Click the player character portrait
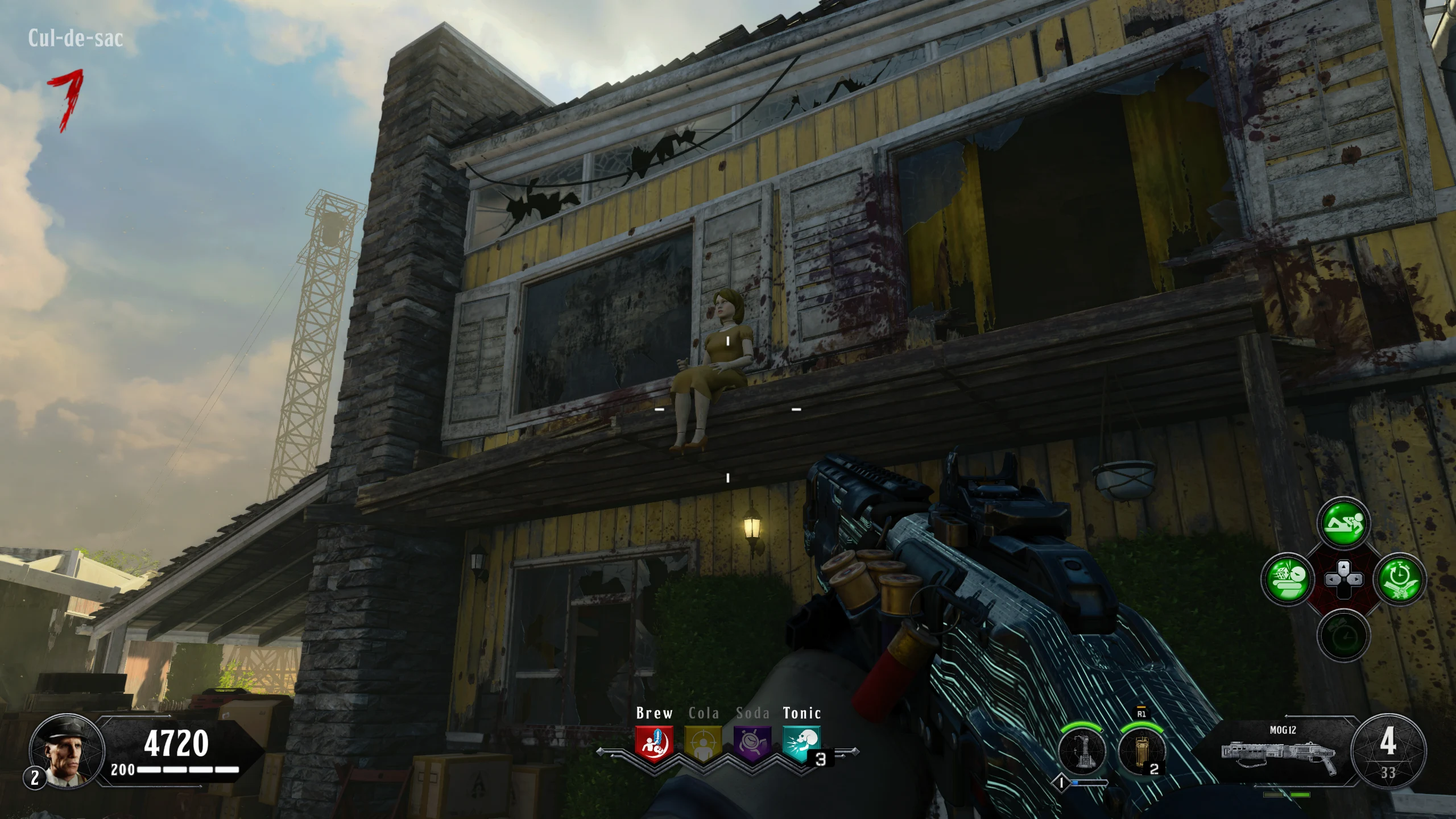 [67, 751]
